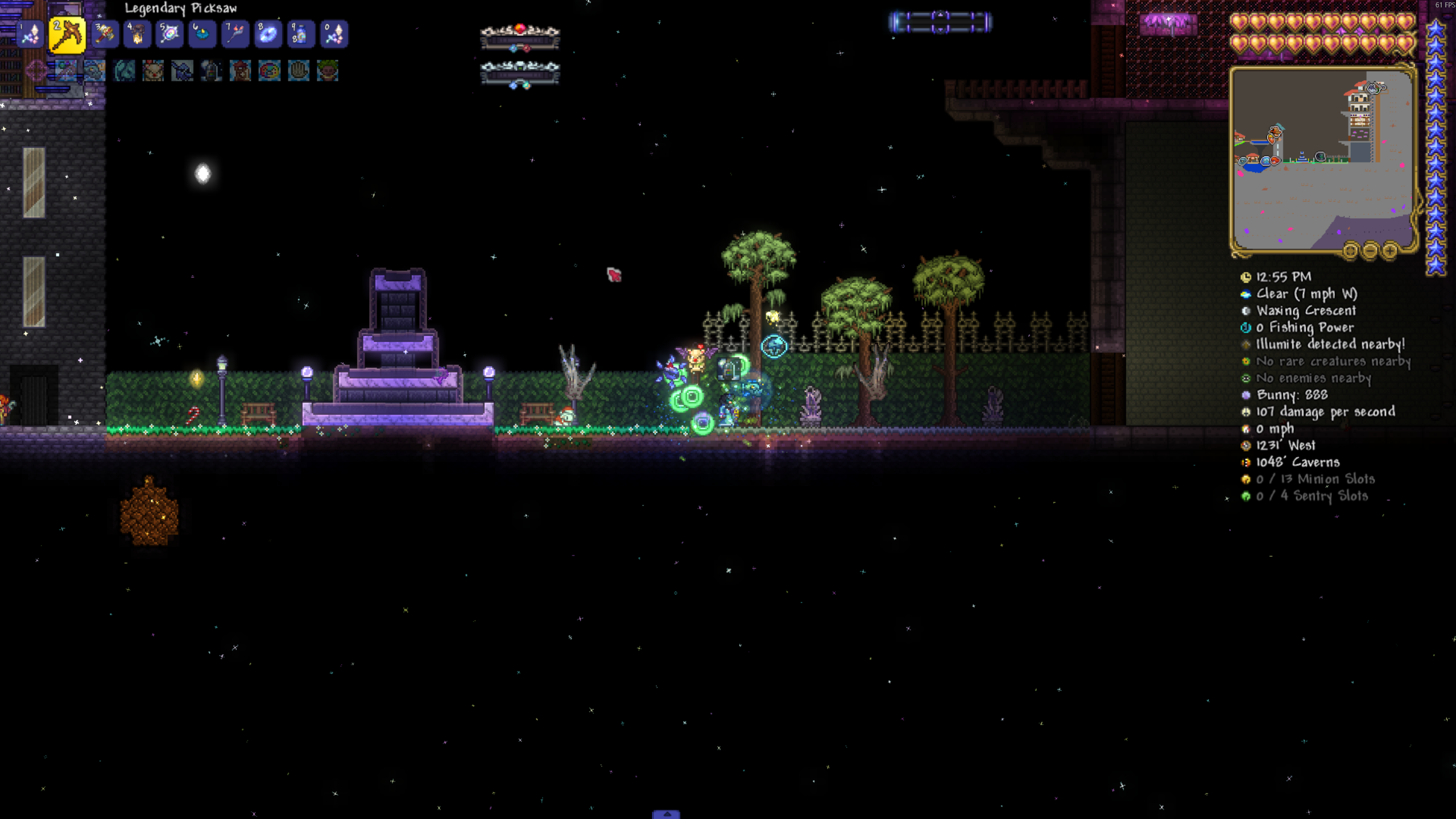
Task: Click the open hand buff icon
Action: [298, 71]
